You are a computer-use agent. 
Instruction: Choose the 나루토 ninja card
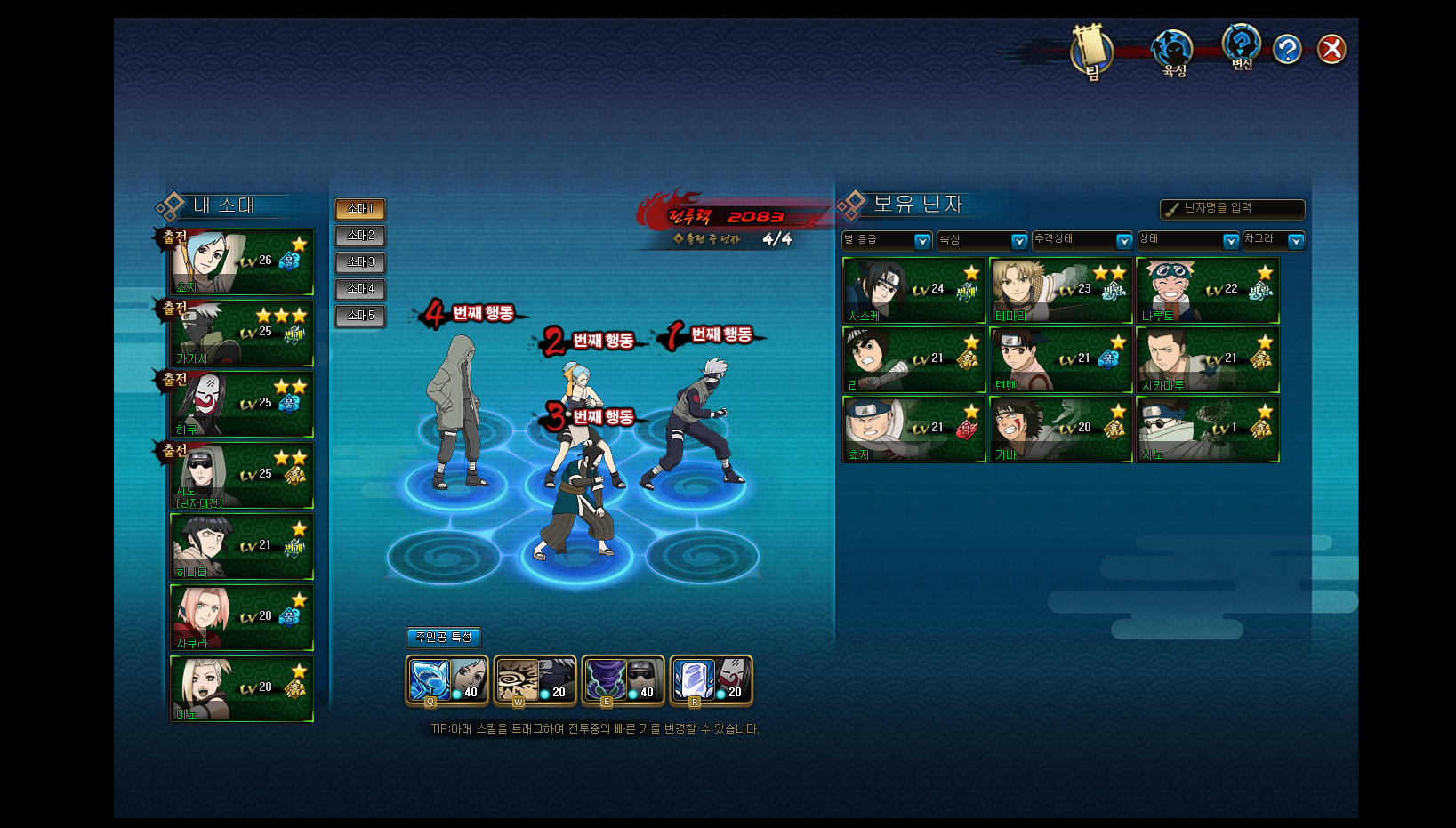coord(1208,291)
